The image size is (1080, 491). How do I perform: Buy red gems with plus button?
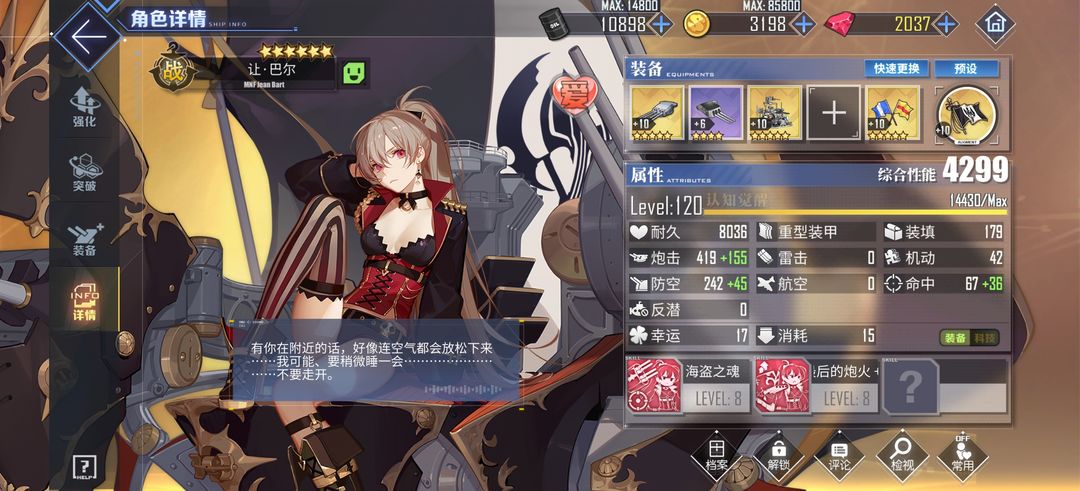click(x=945, y=23)
